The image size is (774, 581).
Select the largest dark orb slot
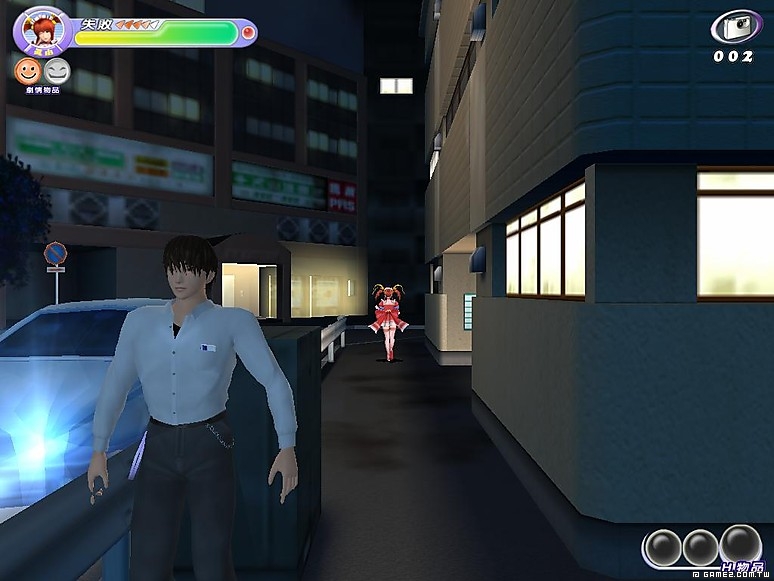(740, 544)
